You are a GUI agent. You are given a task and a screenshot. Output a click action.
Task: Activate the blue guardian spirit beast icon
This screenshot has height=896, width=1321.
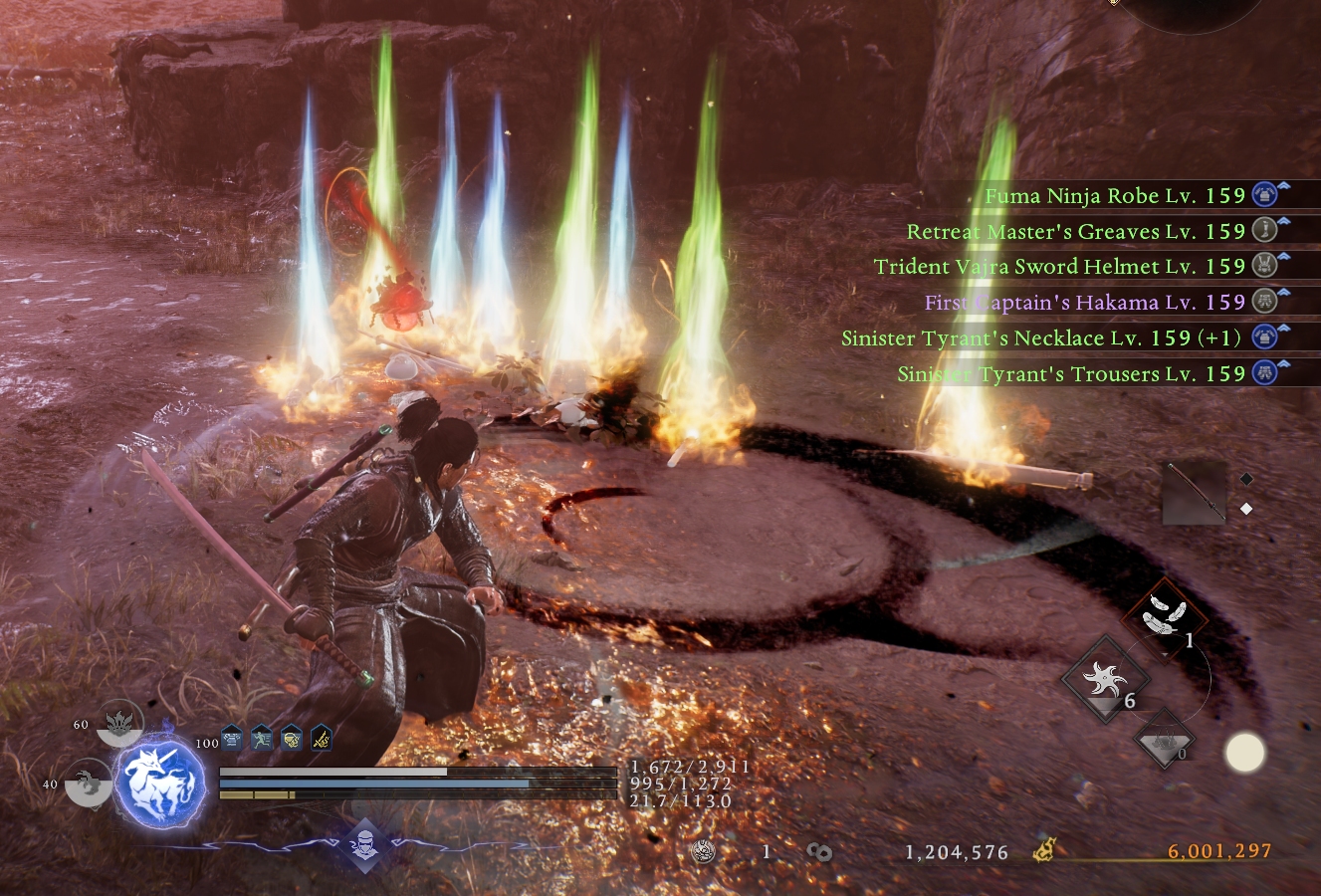(x=160, y=784)
